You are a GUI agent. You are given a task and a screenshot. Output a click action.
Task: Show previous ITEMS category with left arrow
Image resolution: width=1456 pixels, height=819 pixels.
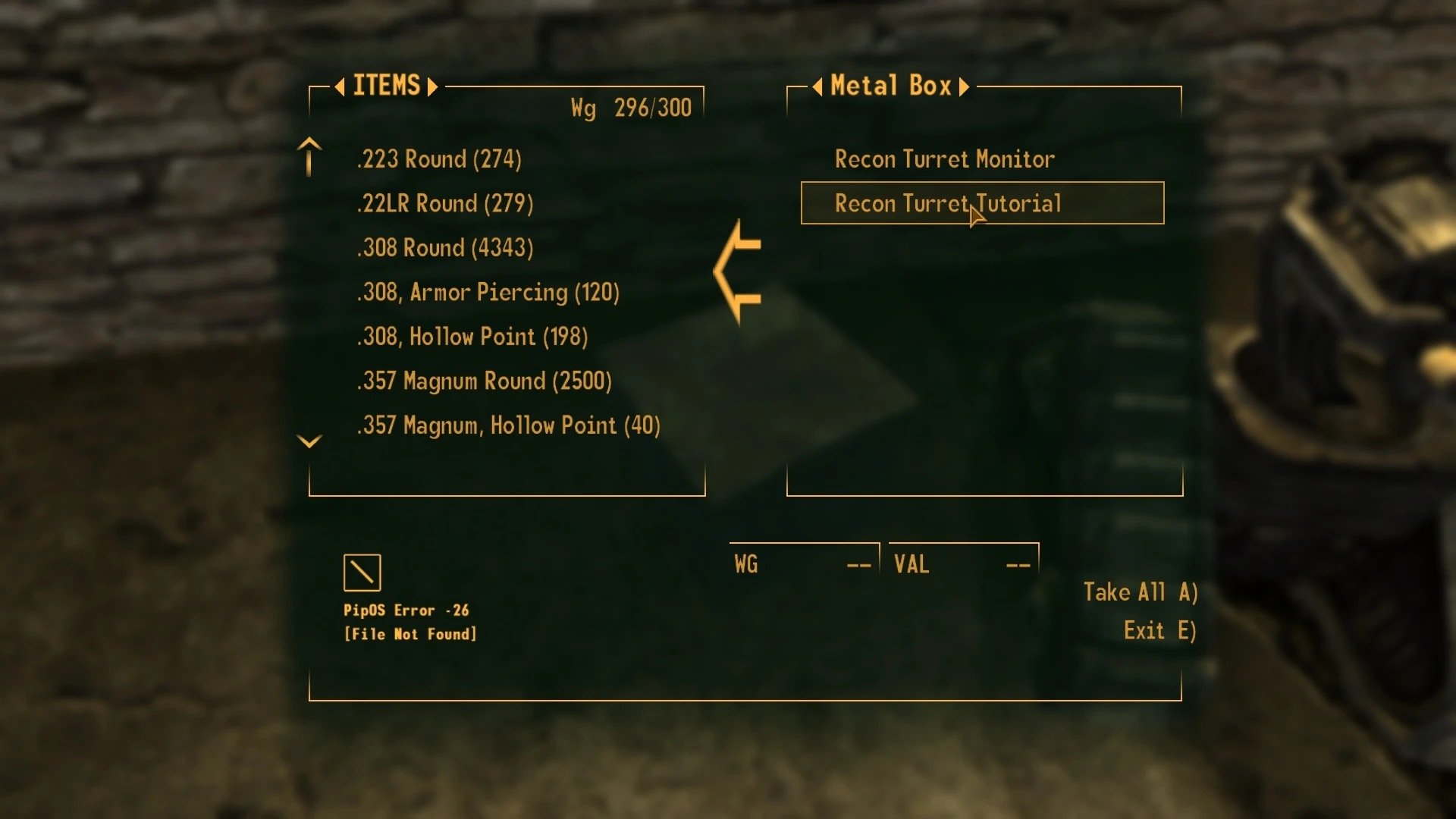[340, 86]
